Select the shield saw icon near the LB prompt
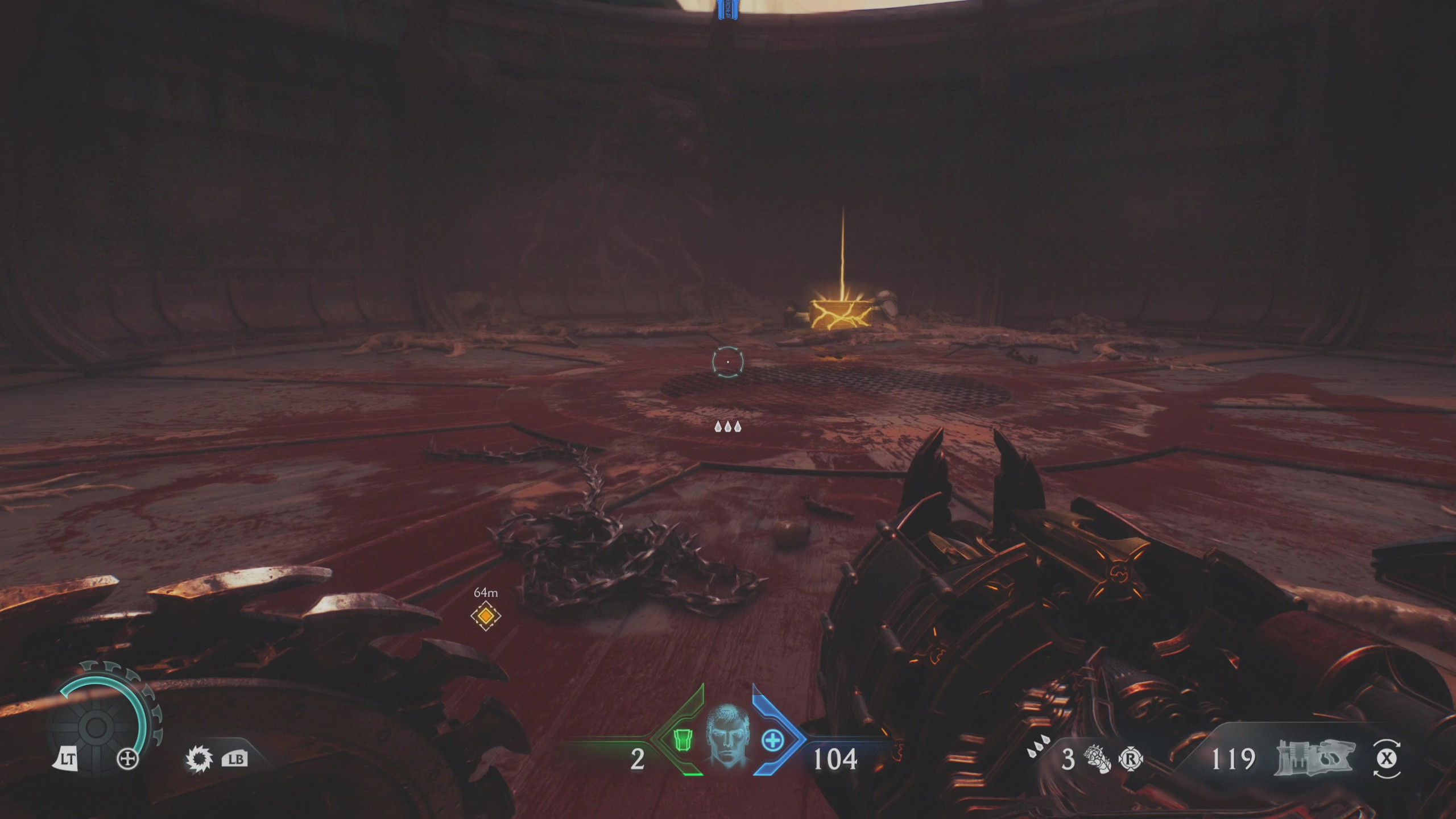 (x=199, y=759)
